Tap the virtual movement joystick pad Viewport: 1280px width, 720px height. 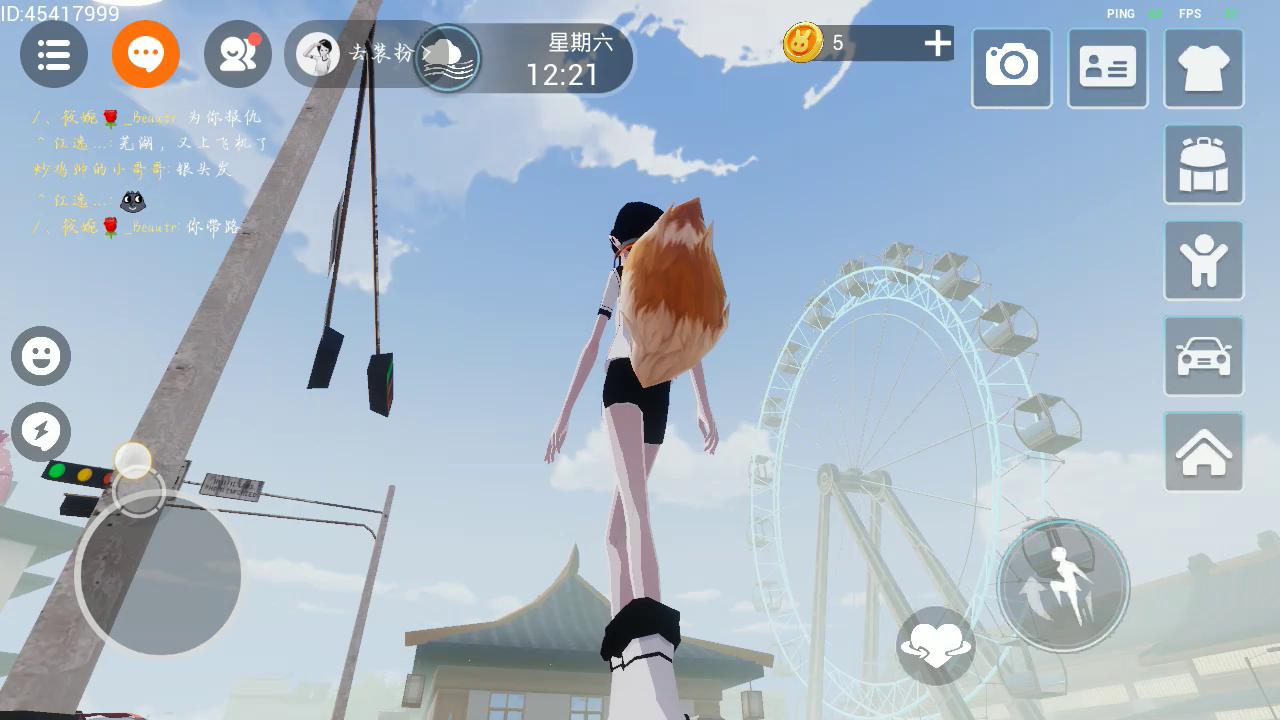159,574
